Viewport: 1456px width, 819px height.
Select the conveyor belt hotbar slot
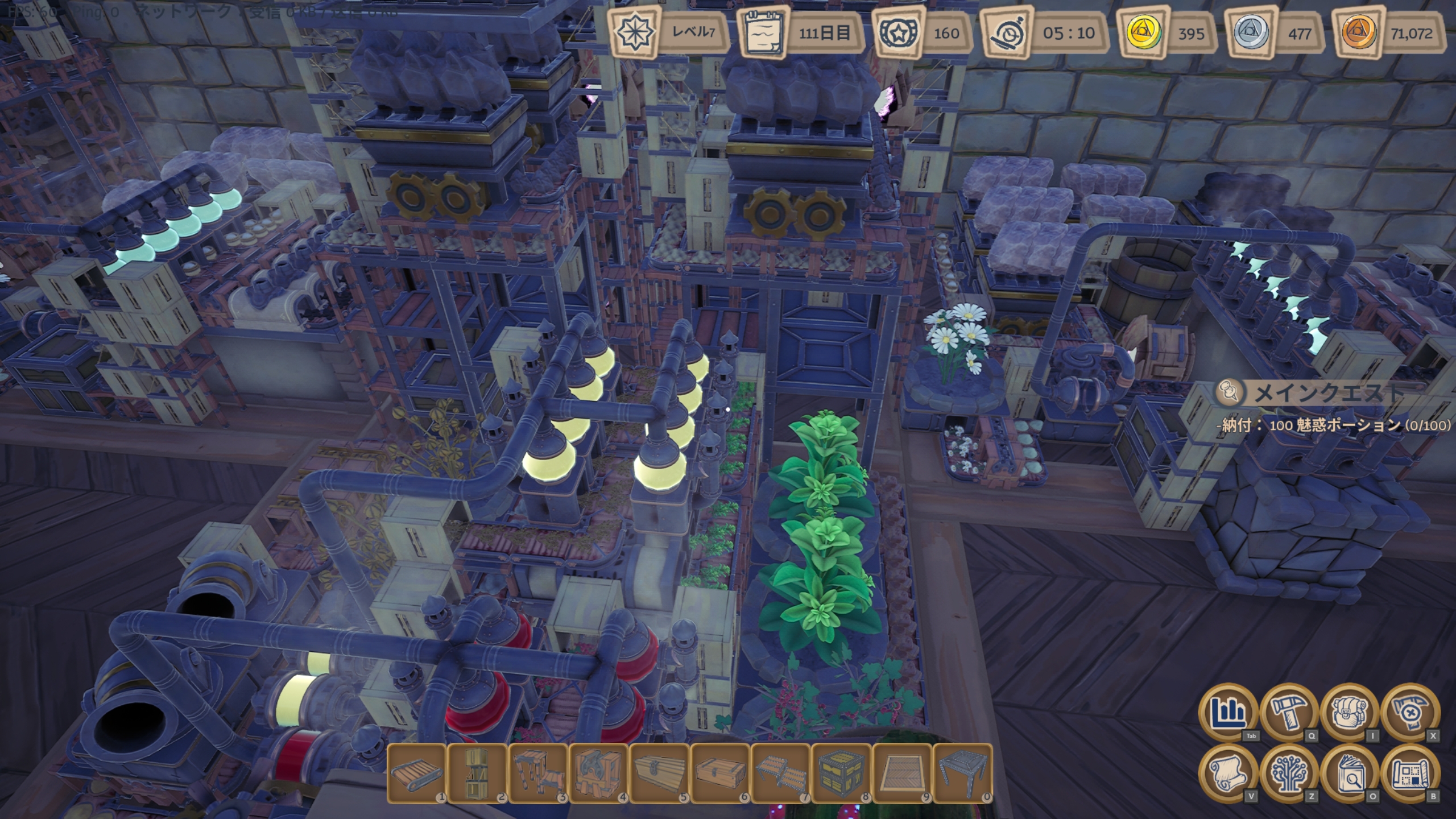coord(417,773)
